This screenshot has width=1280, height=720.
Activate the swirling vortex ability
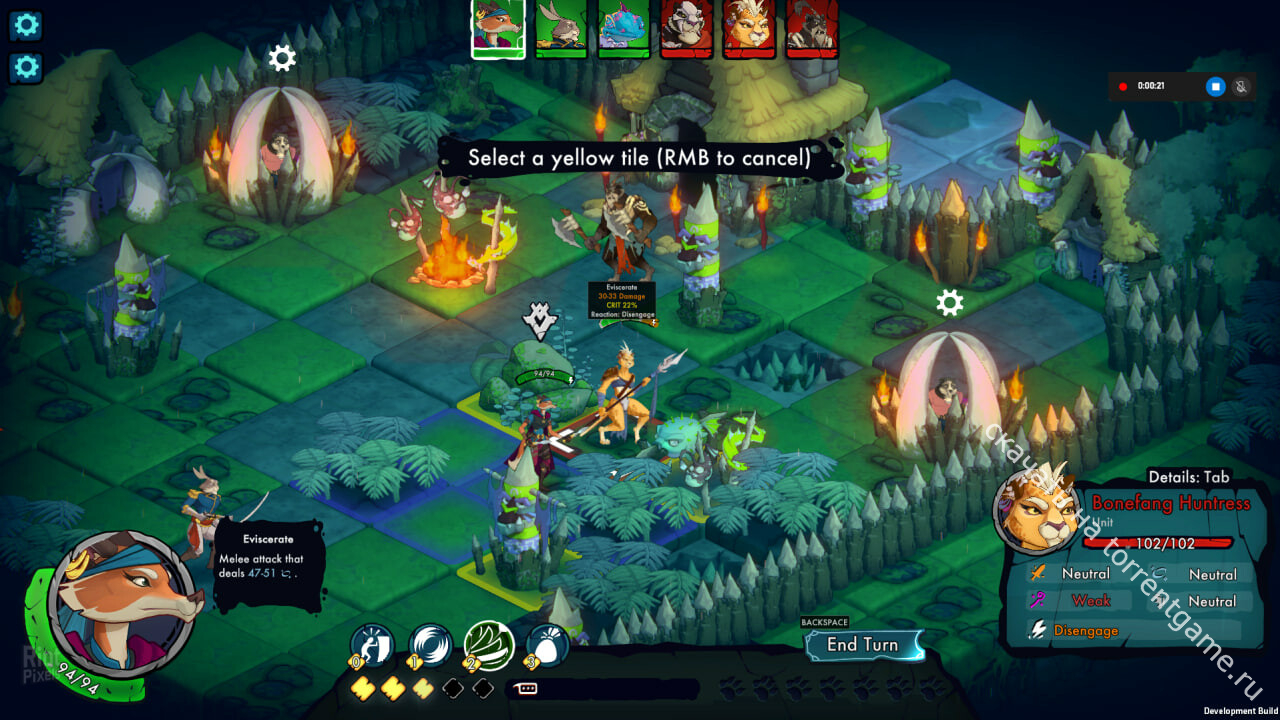tap(431, 646)
